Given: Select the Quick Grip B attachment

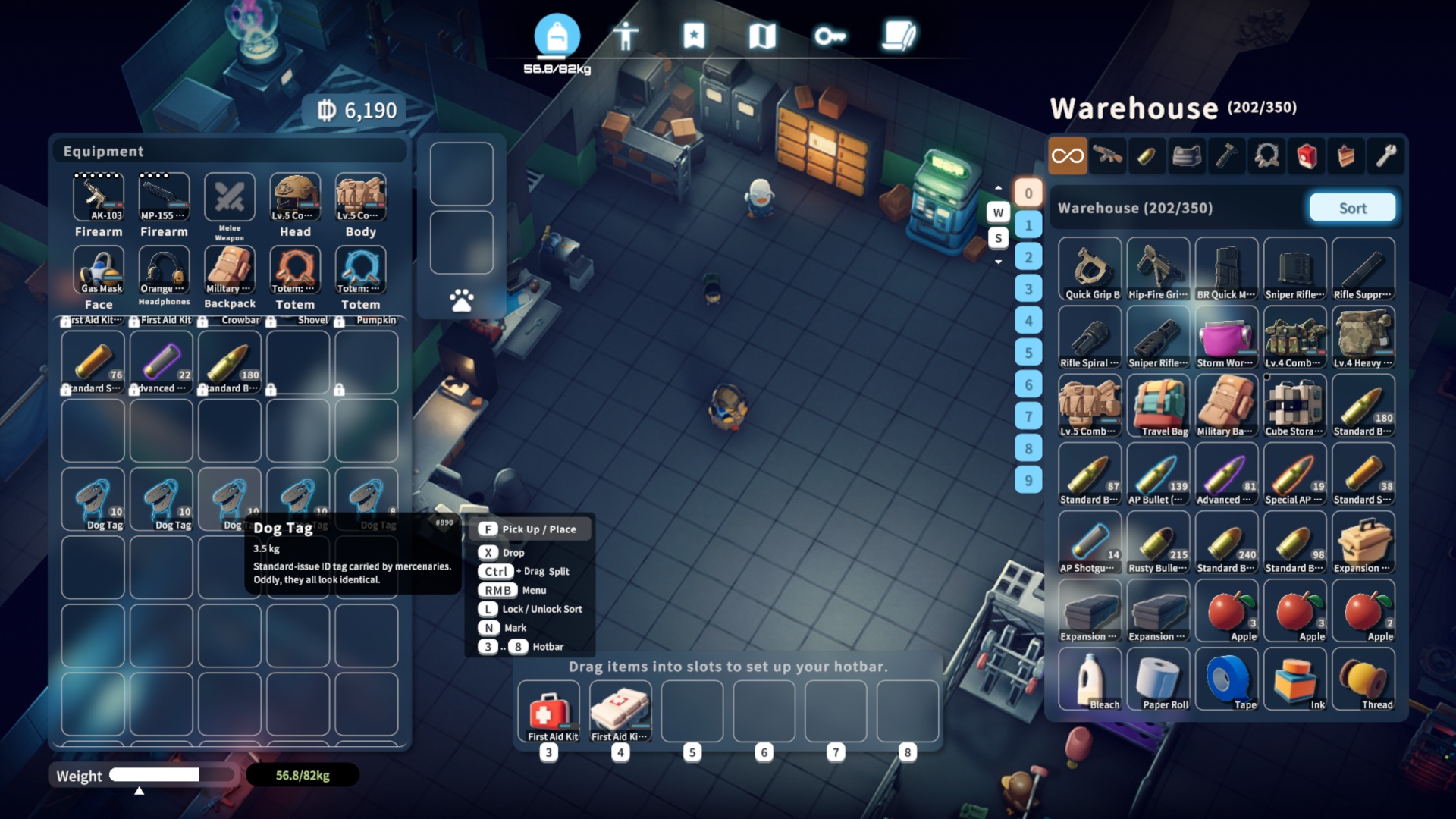Looking at the screenshot, I should [x=1090, y=269].
